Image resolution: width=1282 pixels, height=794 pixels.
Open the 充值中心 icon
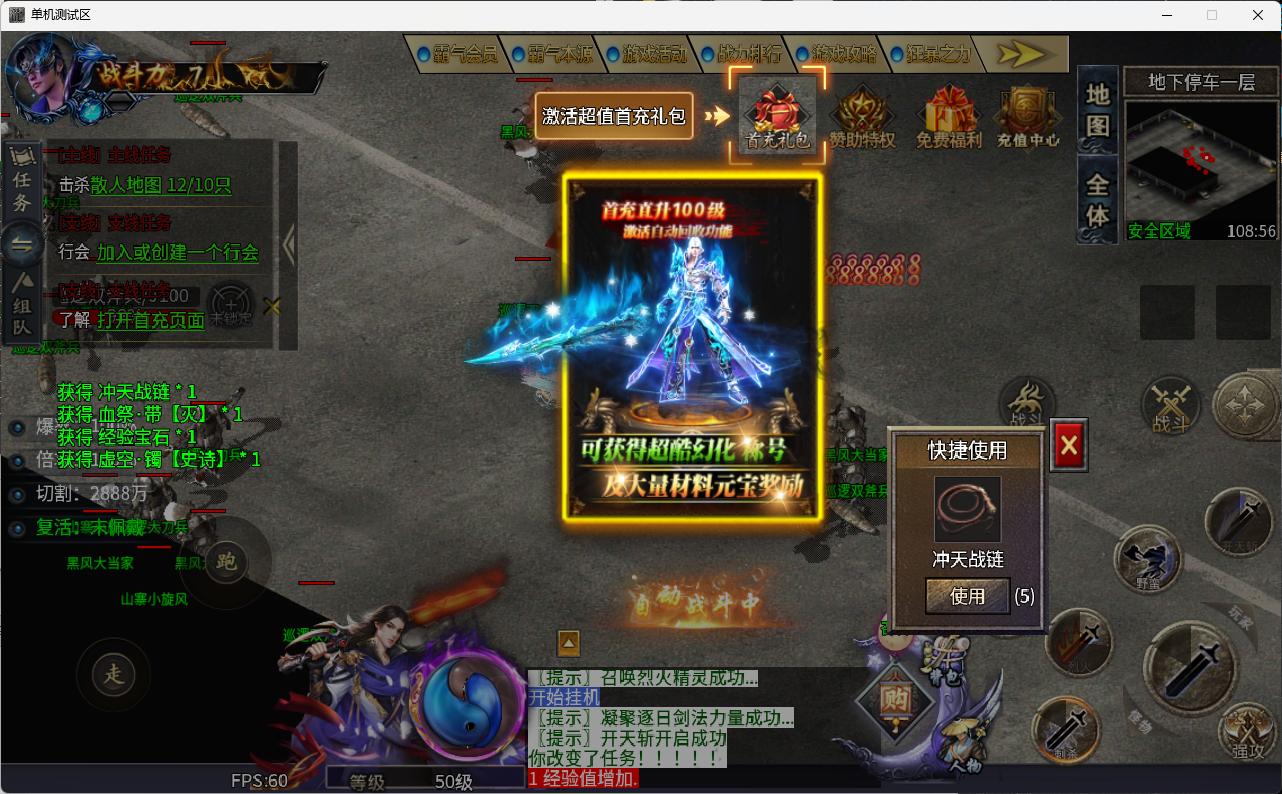[x=1028, y=113]
